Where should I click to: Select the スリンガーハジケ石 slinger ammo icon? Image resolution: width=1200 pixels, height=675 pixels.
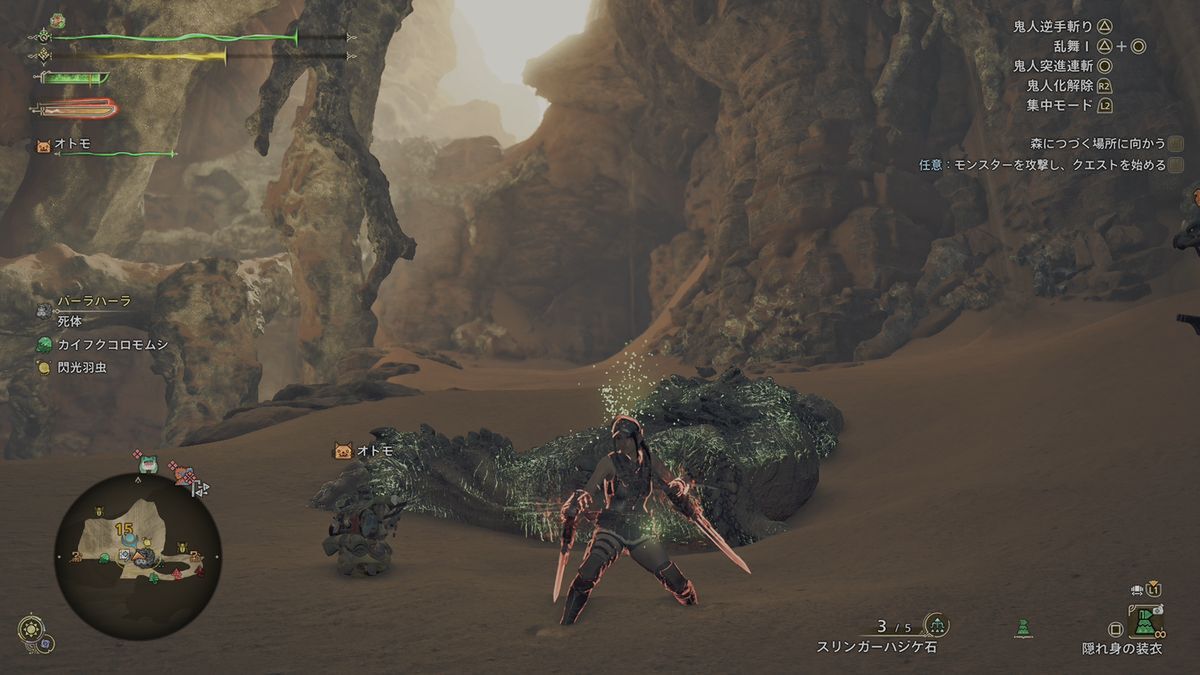937,626
